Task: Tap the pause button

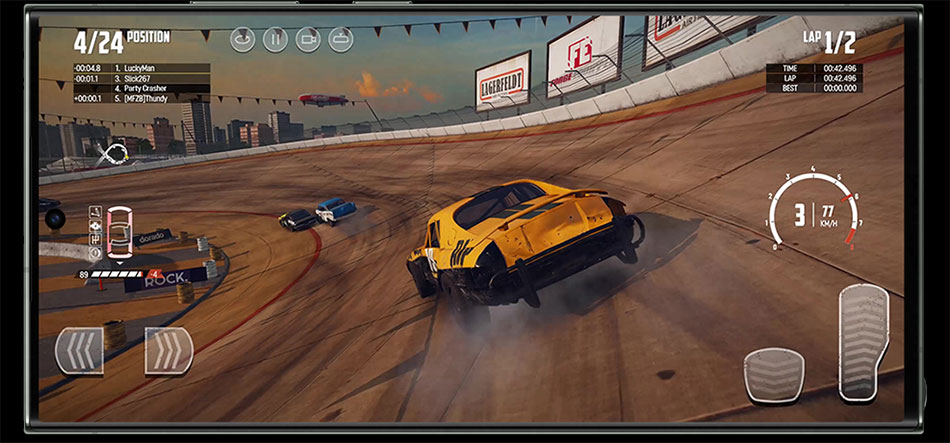Action: pos(275,39)
